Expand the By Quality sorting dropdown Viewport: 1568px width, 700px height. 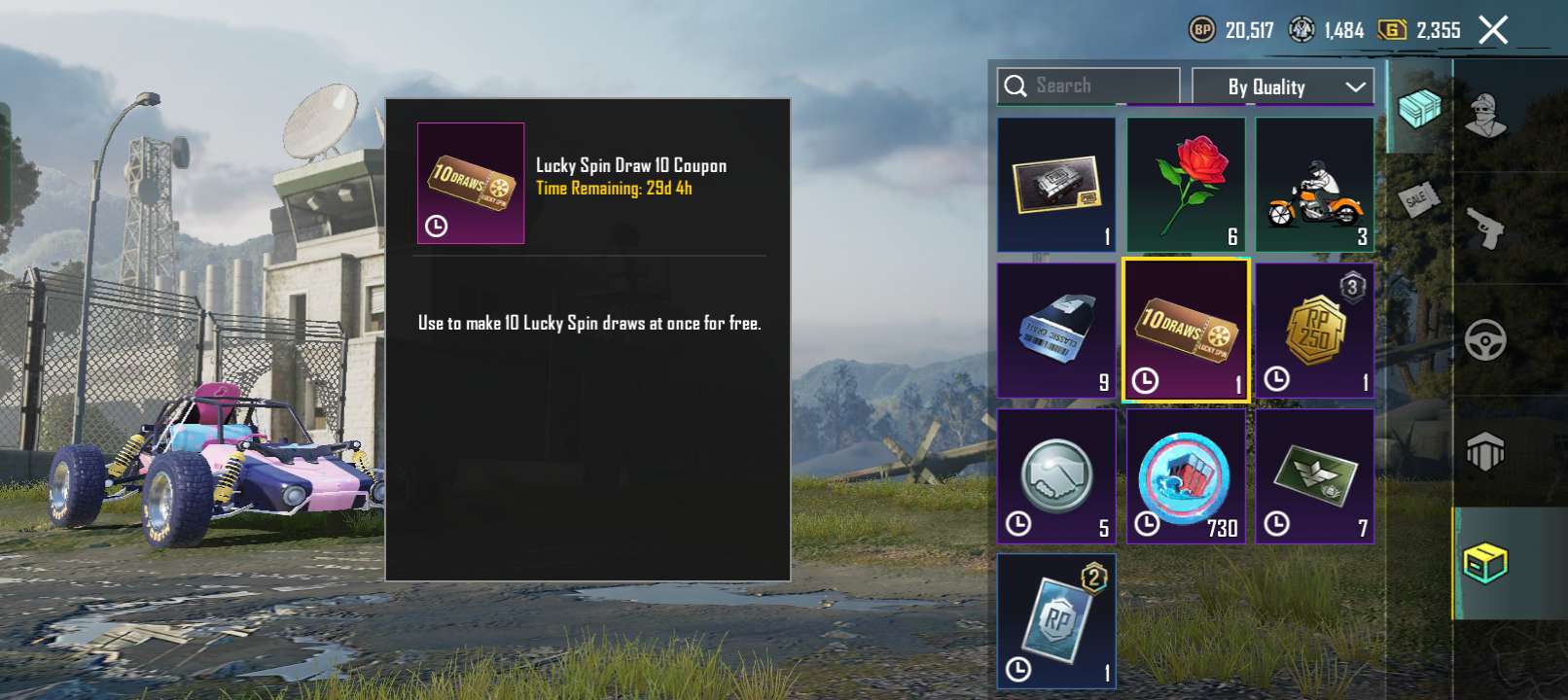point(1282,87)
